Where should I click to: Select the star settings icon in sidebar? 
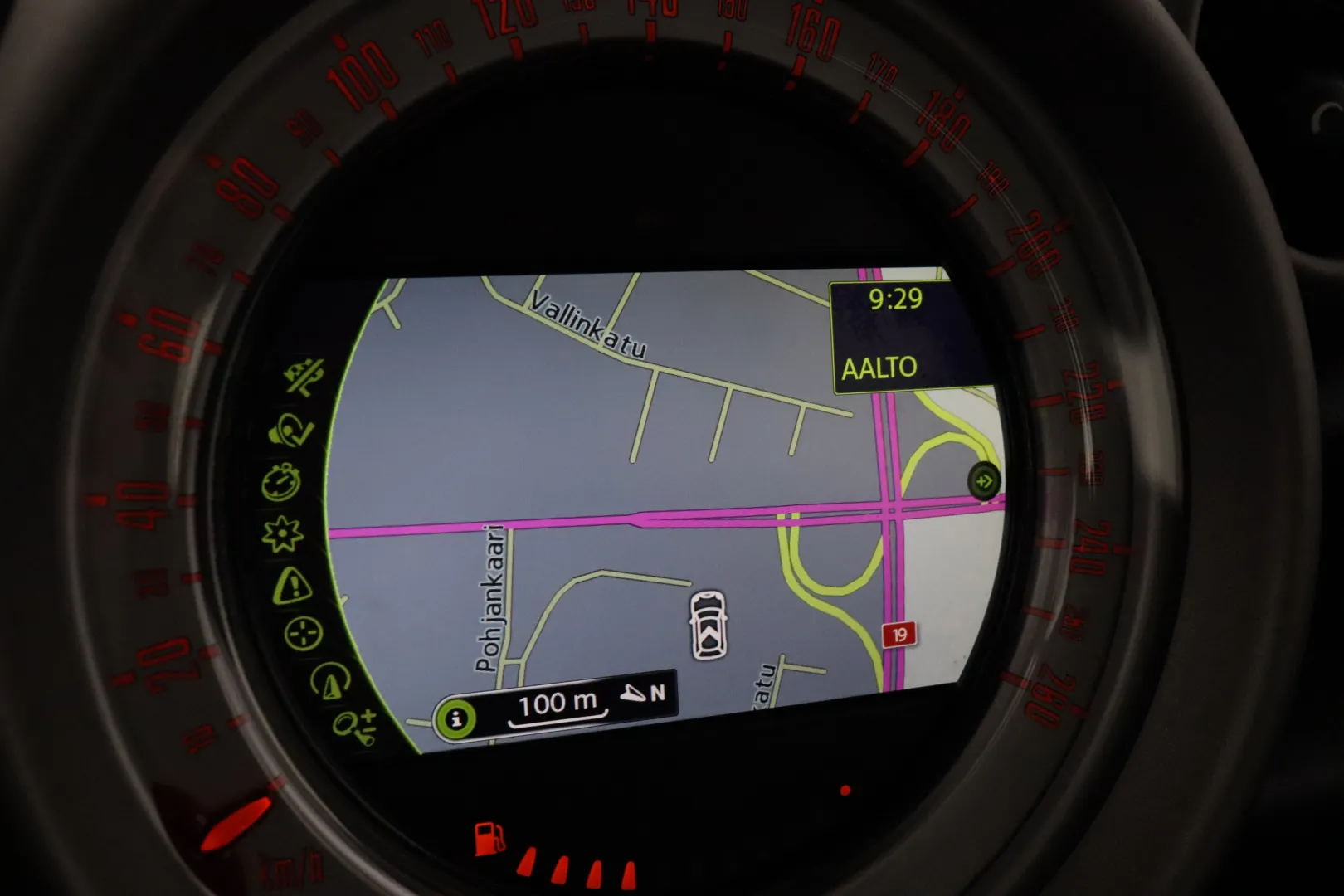(282, 535)
